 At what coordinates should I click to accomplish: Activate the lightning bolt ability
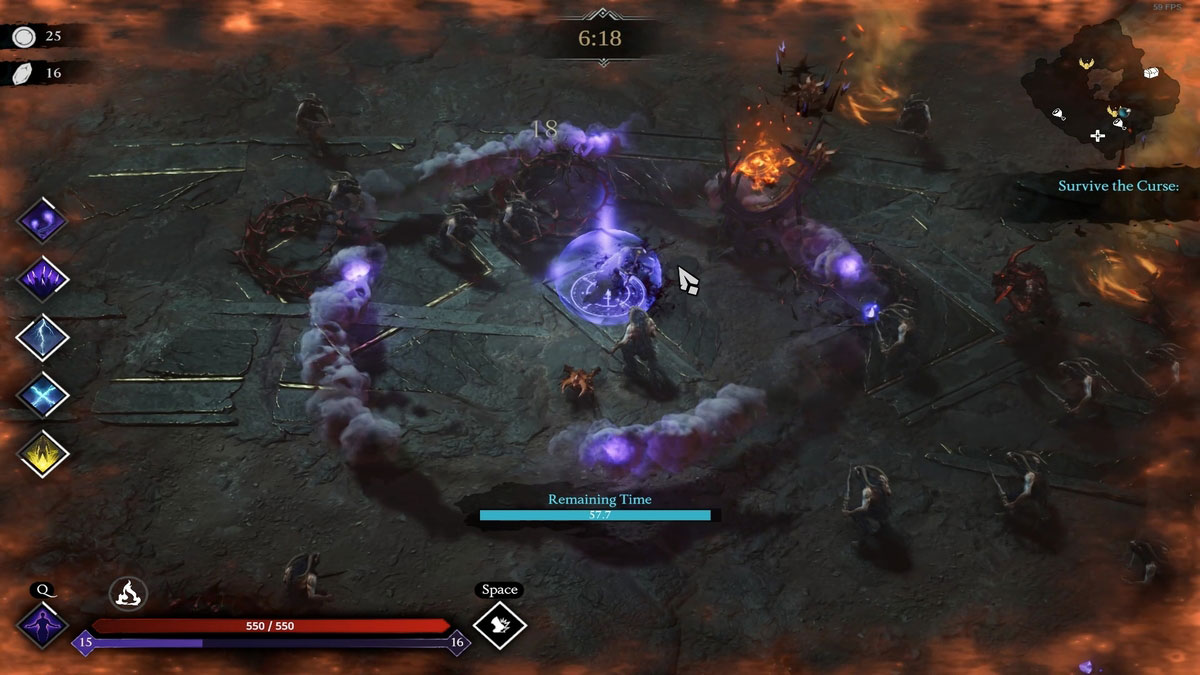point(42,337)
